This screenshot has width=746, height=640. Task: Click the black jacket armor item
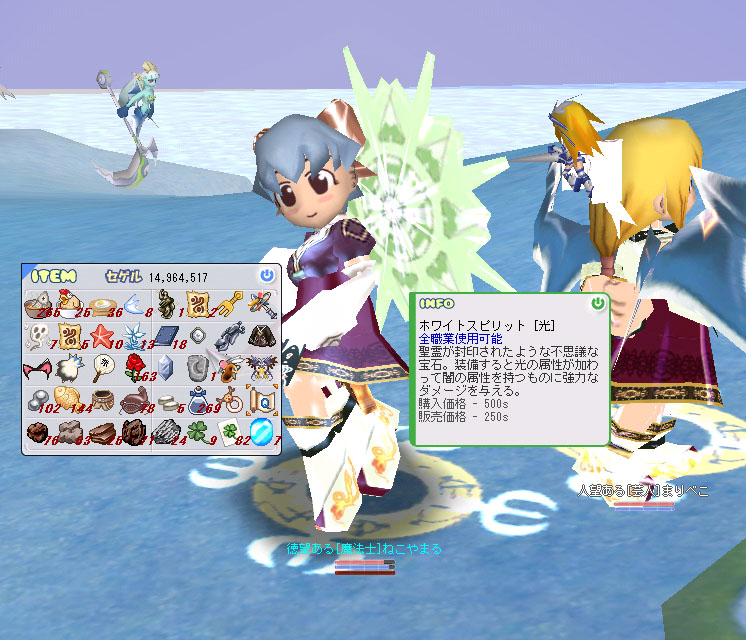261,335
